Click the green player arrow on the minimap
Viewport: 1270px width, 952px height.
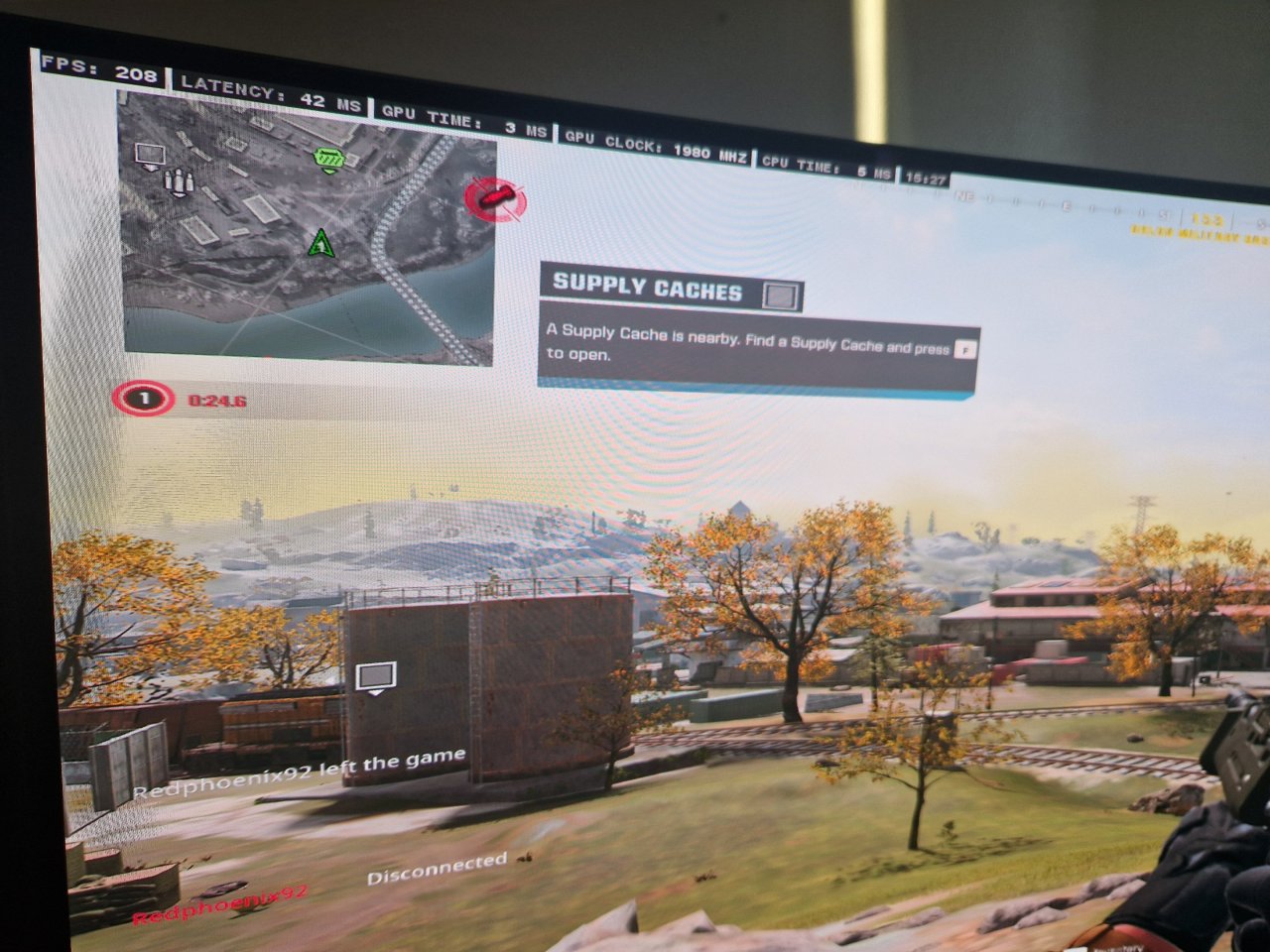tap(319, 243)
